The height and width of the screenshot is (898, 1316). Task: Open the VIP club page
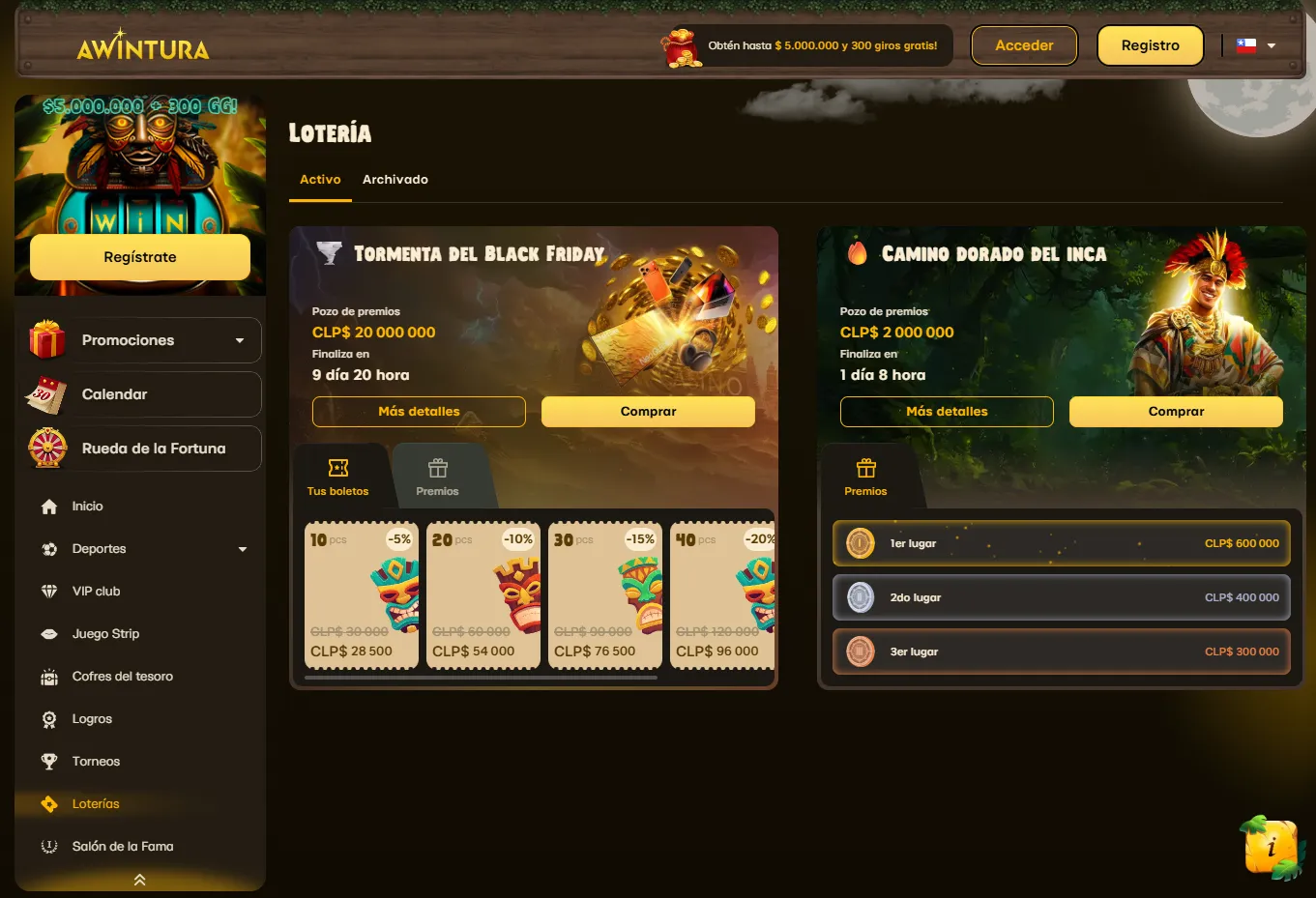pos(96,592)
